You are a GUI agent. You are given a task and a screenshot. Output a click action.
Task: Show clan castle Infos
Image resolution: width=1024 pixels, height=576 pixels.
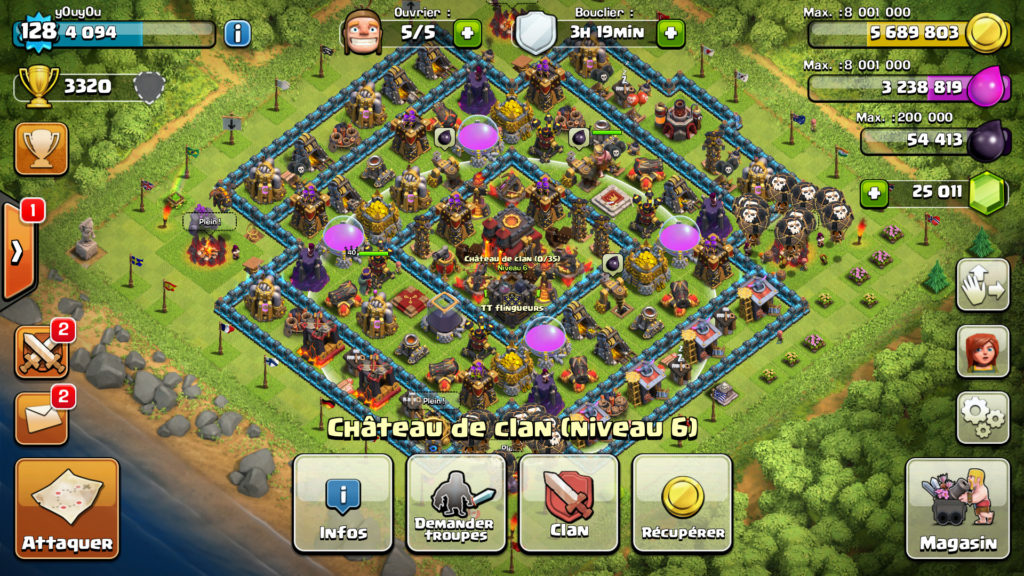(343, 502)
